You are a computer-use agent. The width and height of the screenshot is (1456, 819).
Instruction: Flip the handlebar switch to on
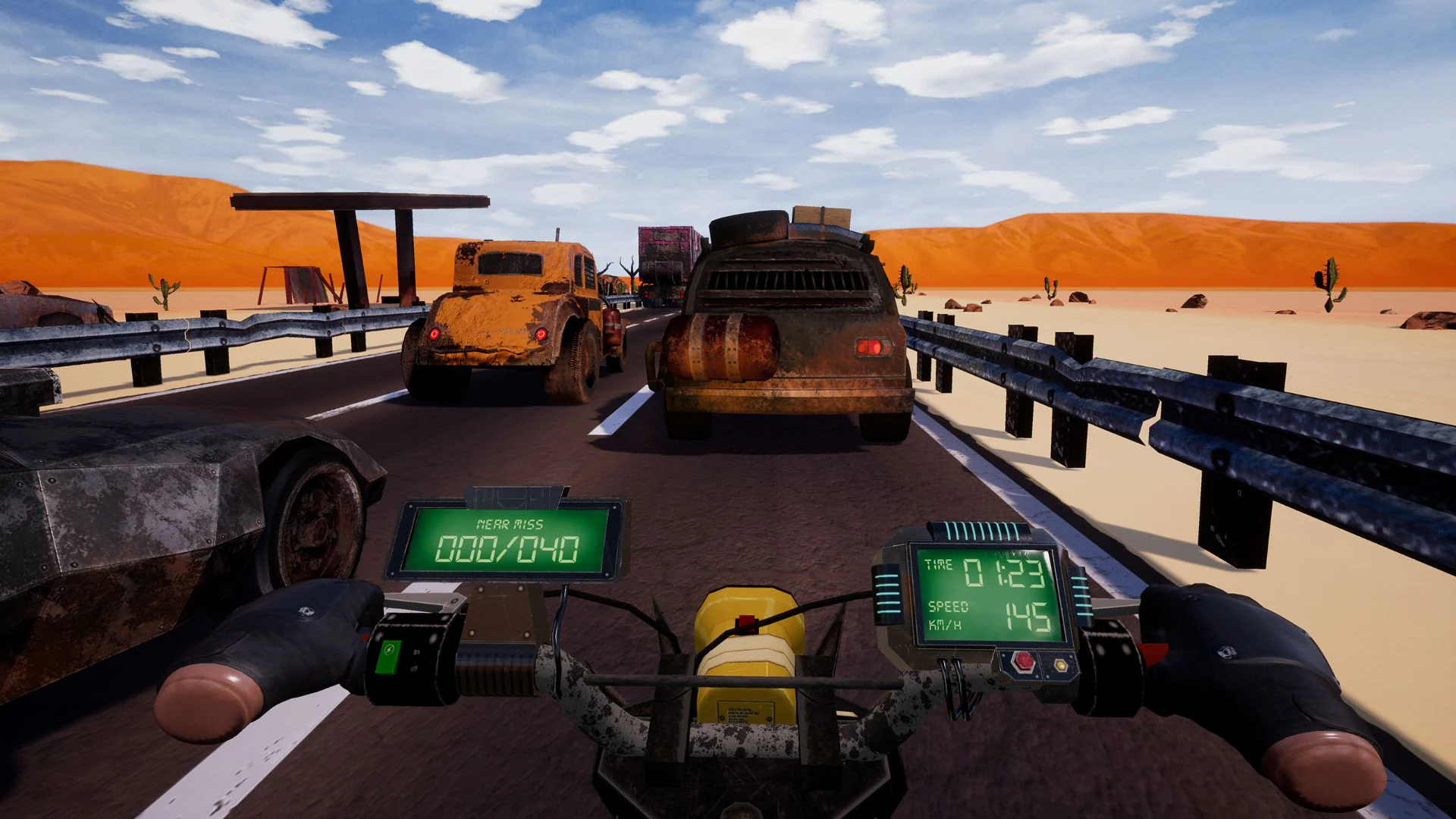(416, 652)
